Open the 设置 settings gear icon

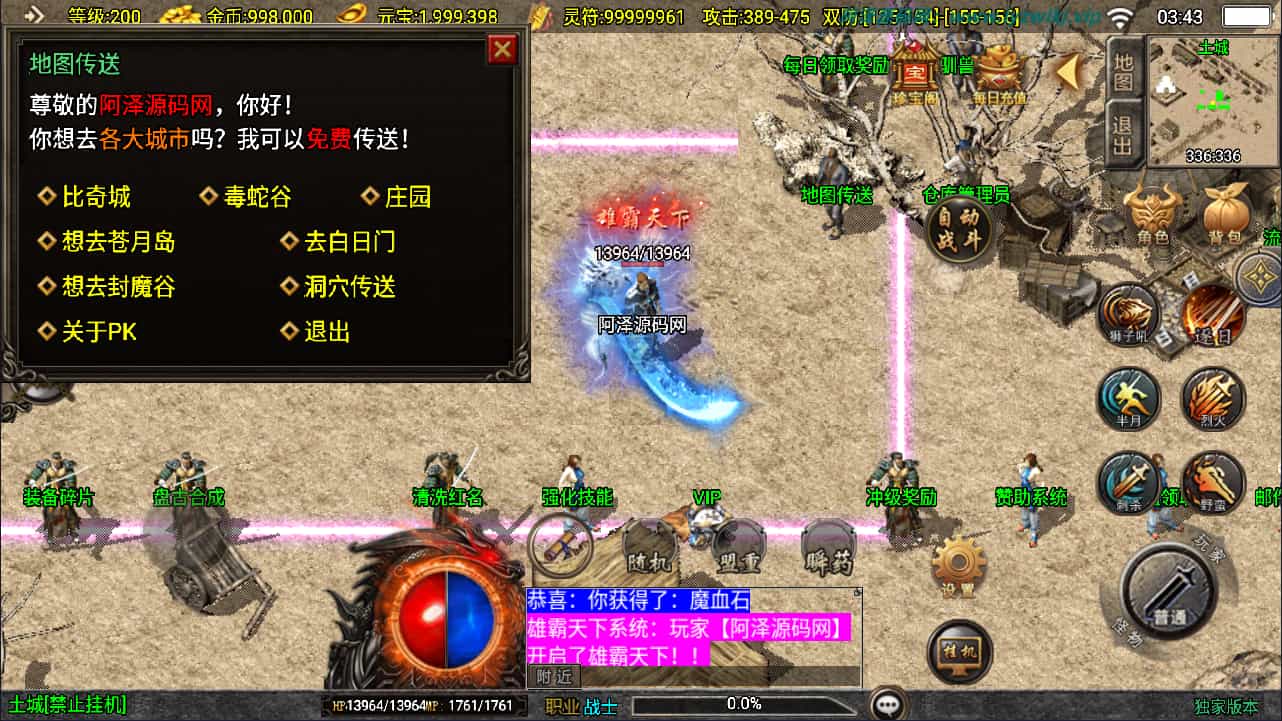(x=958, y=560)
